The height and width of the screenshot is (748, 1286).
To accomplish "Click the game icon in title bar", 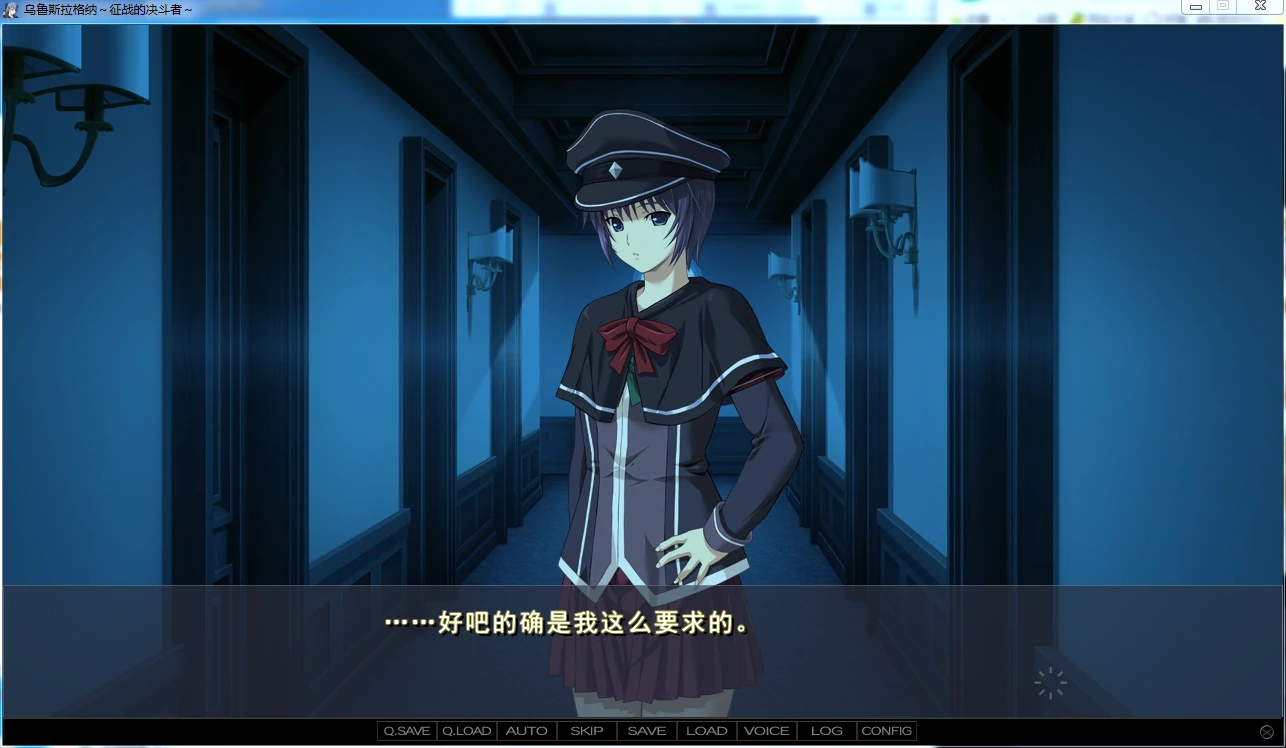I will tap(10, 10).
